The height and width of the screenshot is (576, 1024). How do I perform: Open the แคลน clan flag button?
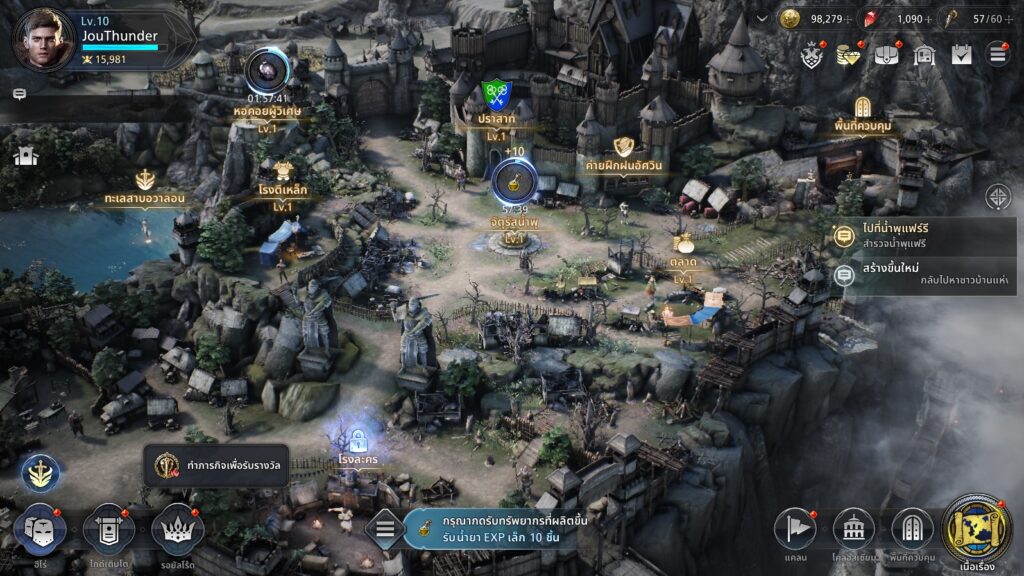[x=795, y=527]
